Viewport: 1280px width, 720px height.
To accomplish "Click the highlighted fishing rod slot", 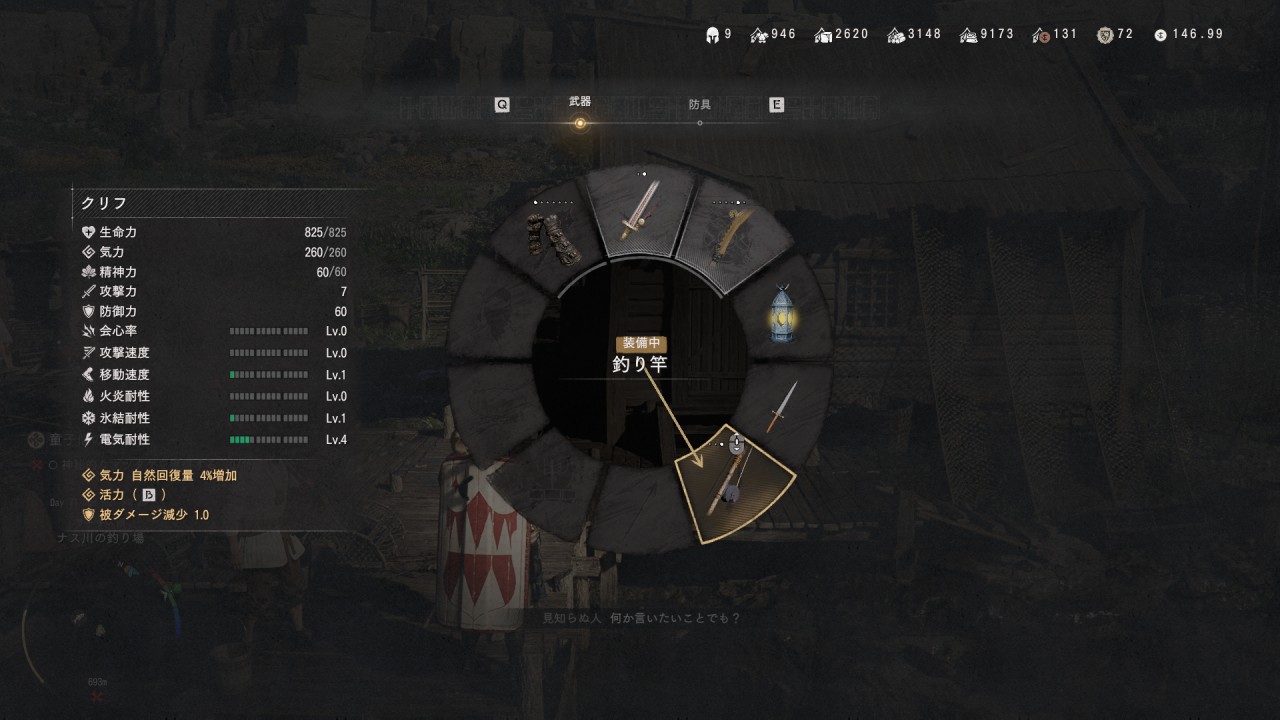I will (x=731, y=486).
